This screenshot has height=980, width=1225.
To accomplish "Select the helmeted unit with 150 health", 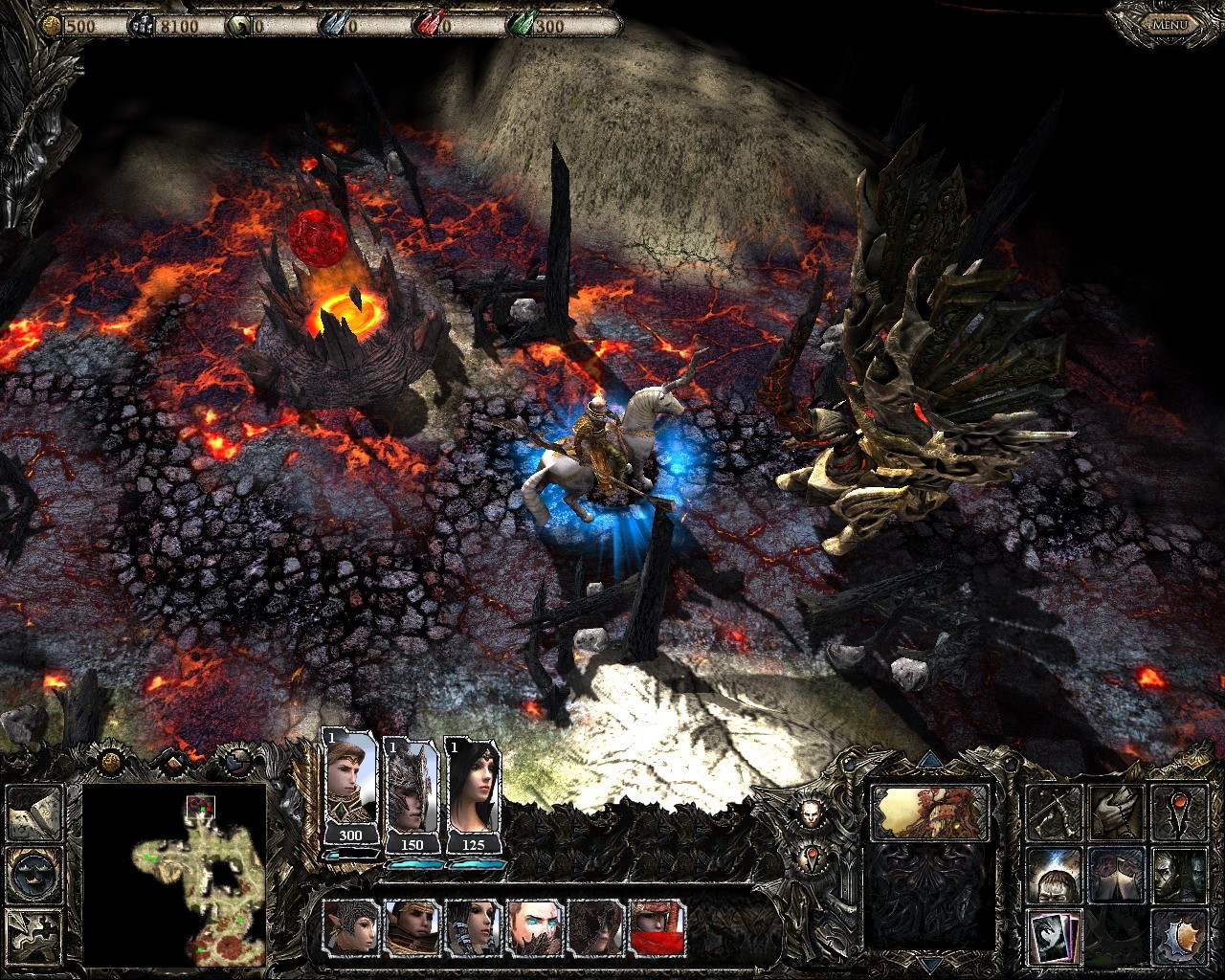I will point(412,790).
